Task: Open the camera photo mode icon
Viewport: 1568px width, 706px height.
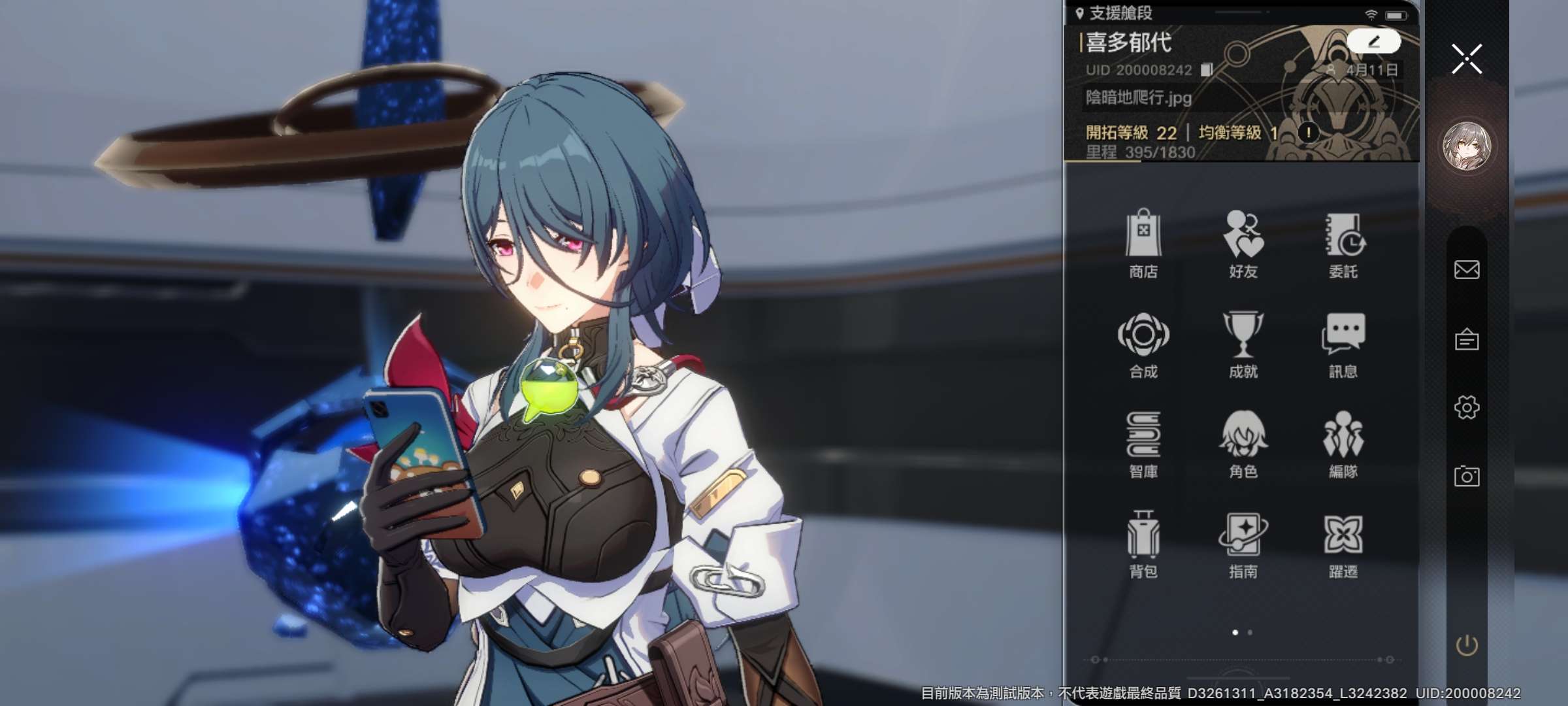Action: (x=1467, y=476)
